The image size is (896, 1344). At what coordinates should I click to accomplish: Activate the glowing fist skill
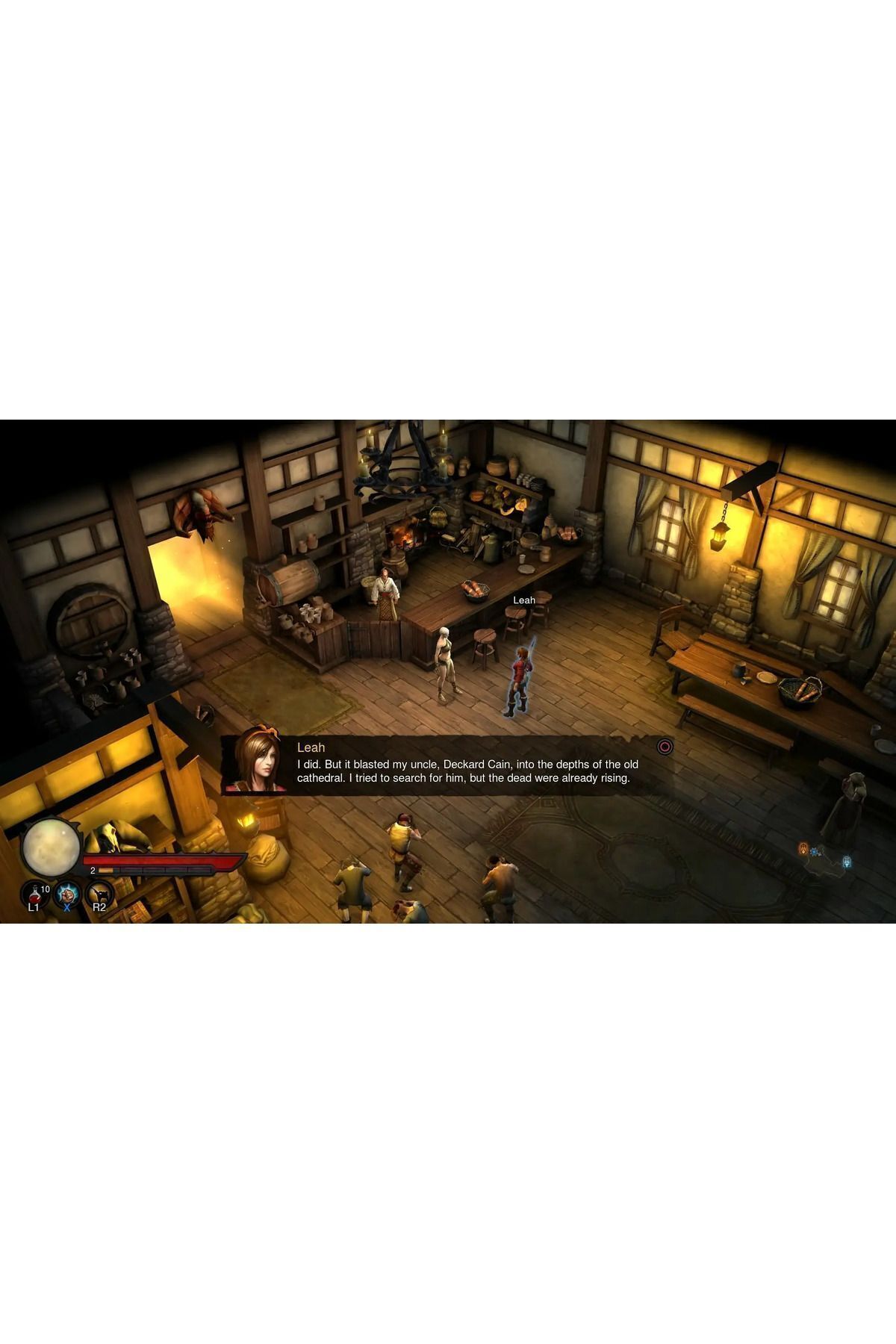(67, 893)
